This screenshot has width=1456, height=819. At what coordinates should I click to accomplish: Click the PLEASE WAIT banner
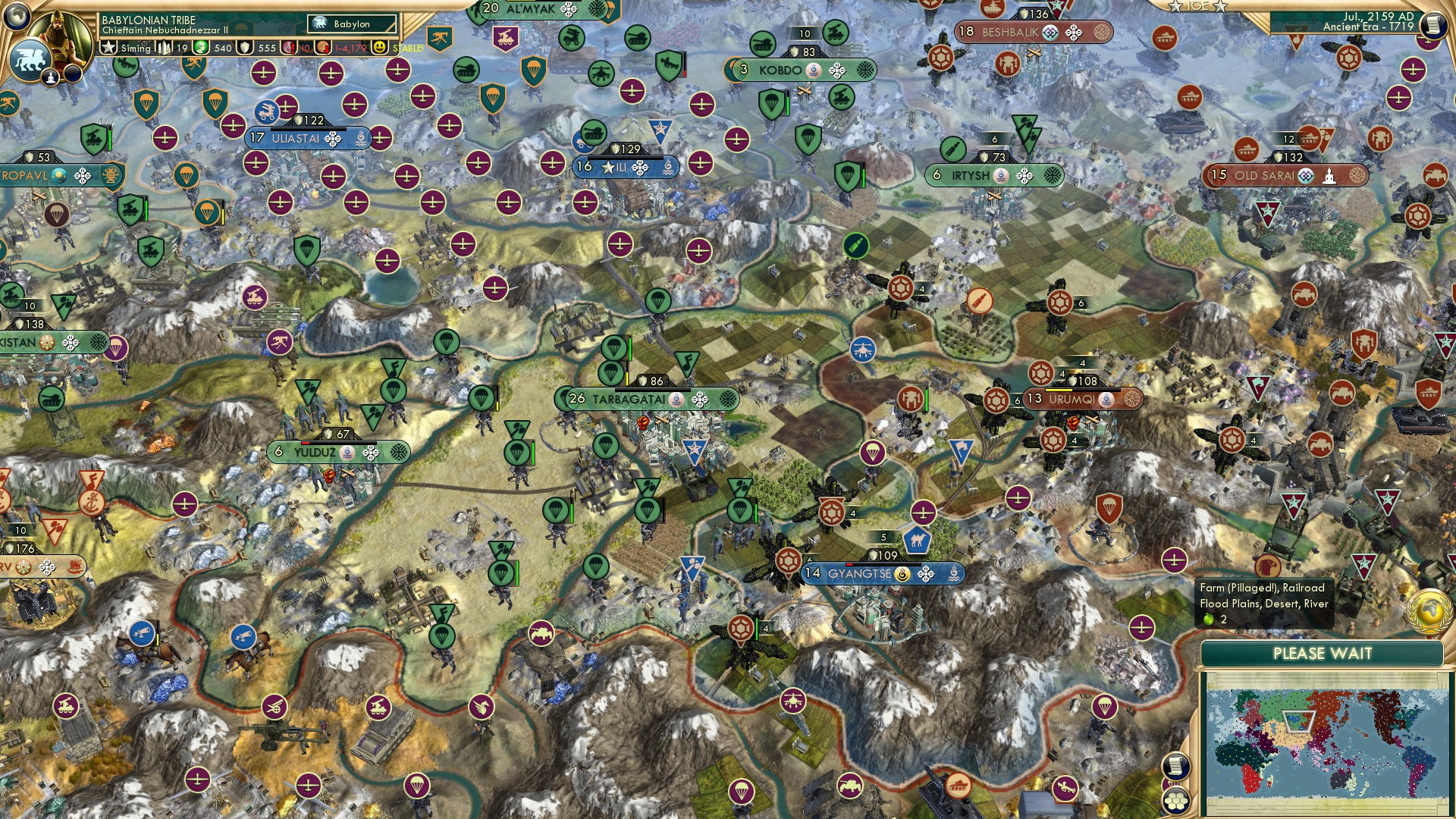coord(1323,653)
